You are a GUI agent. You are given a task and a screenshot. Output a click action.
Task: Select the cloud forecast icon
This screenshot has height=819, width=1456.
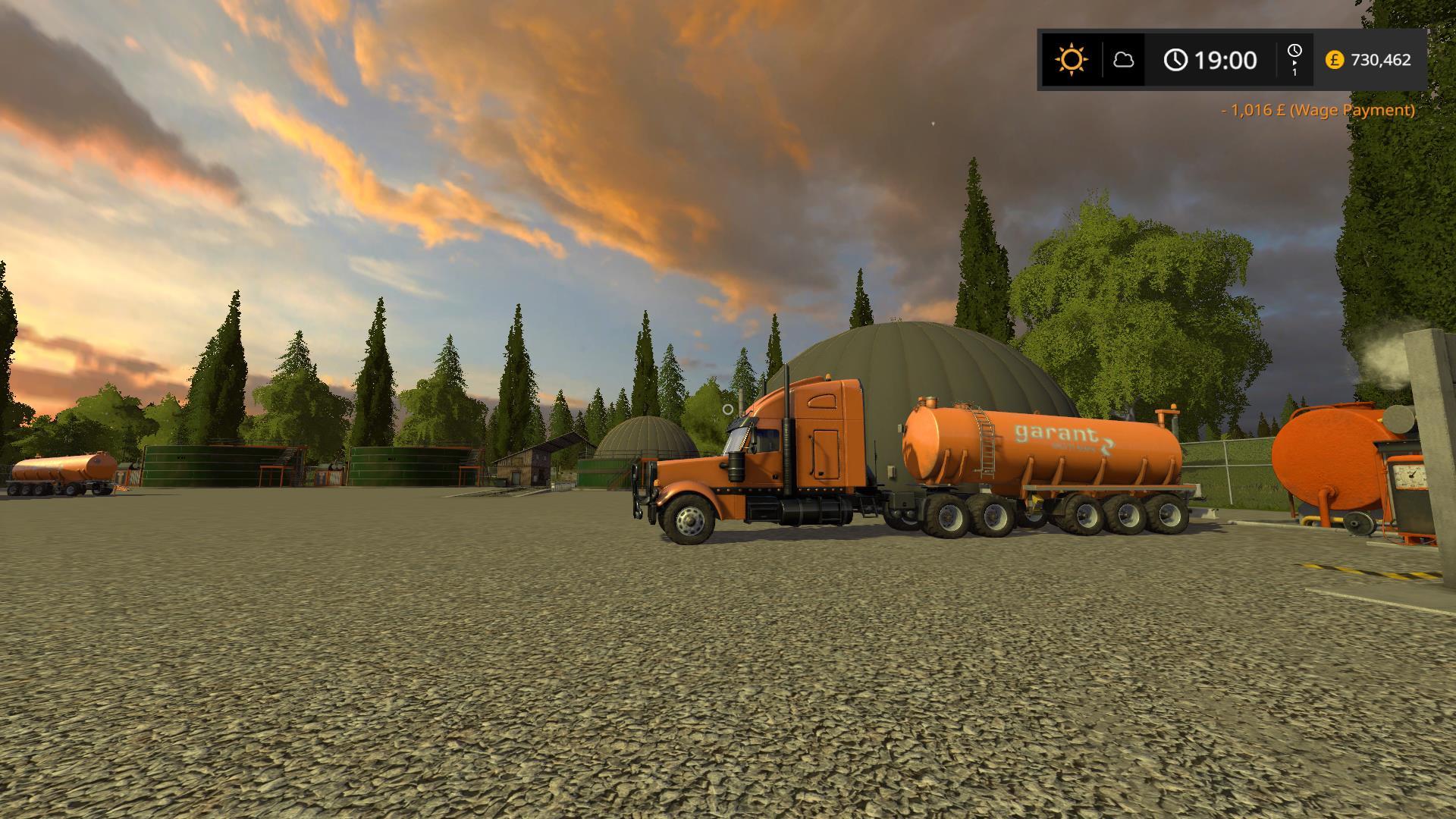pos(1123,59)
